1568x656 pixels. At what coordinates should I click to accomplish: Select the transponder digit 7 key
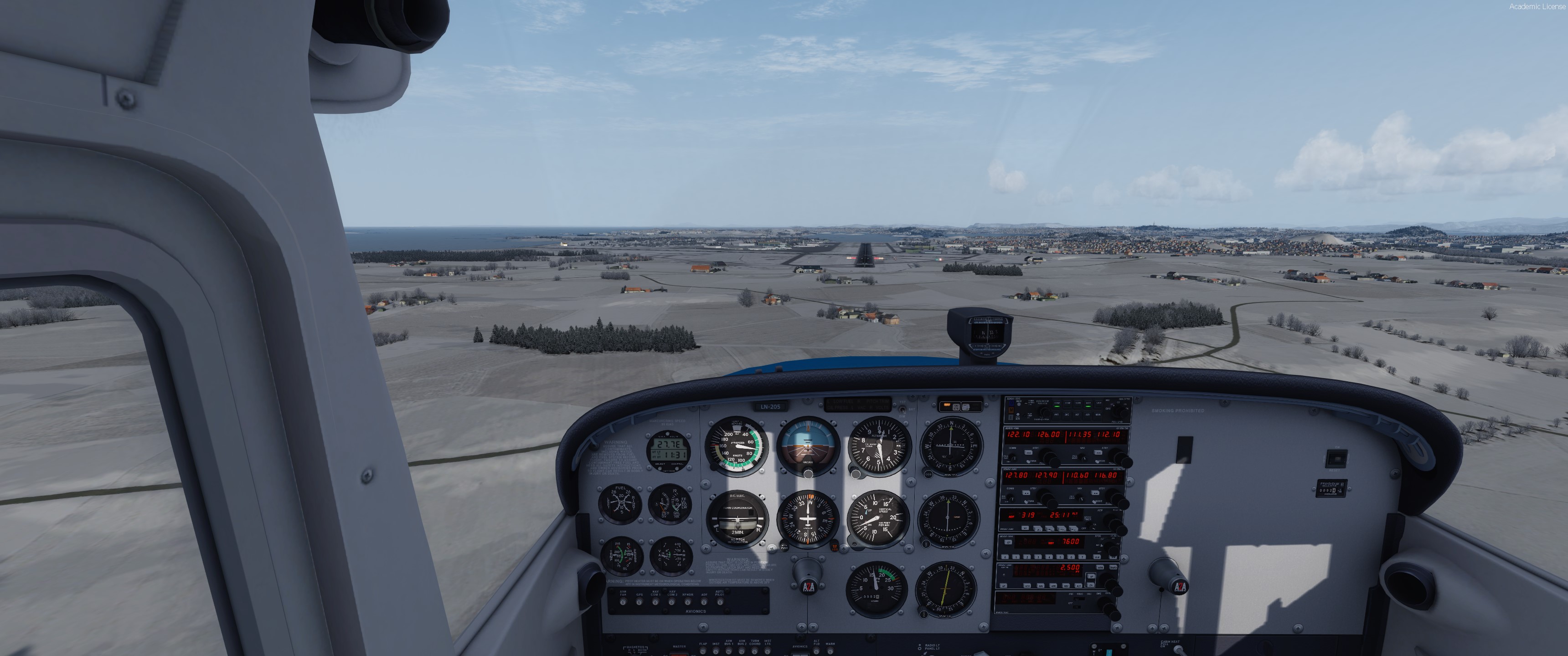coord(1082,558)
